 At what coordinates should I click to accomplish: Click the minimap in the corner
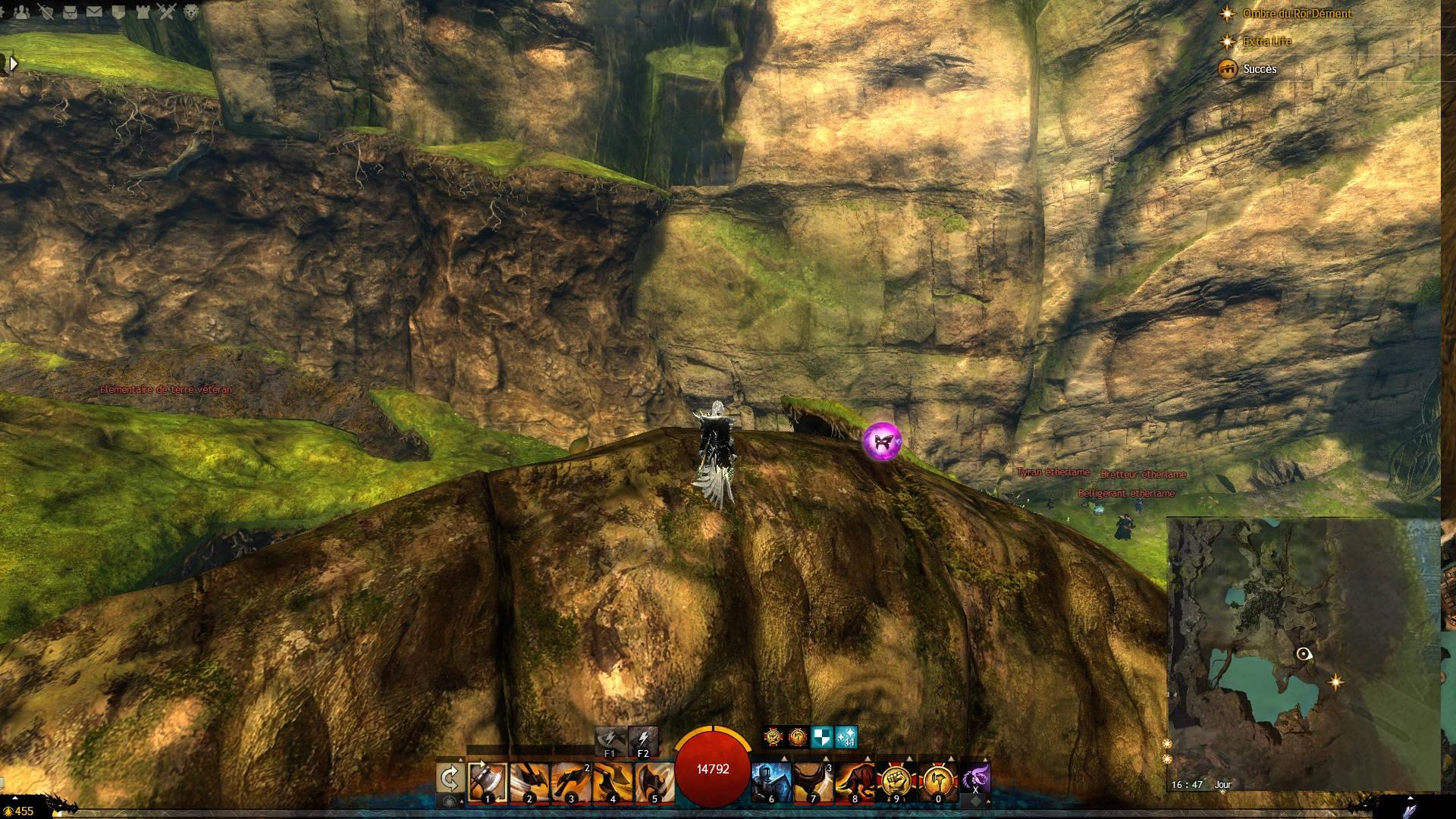click(x=1301, y=654)
